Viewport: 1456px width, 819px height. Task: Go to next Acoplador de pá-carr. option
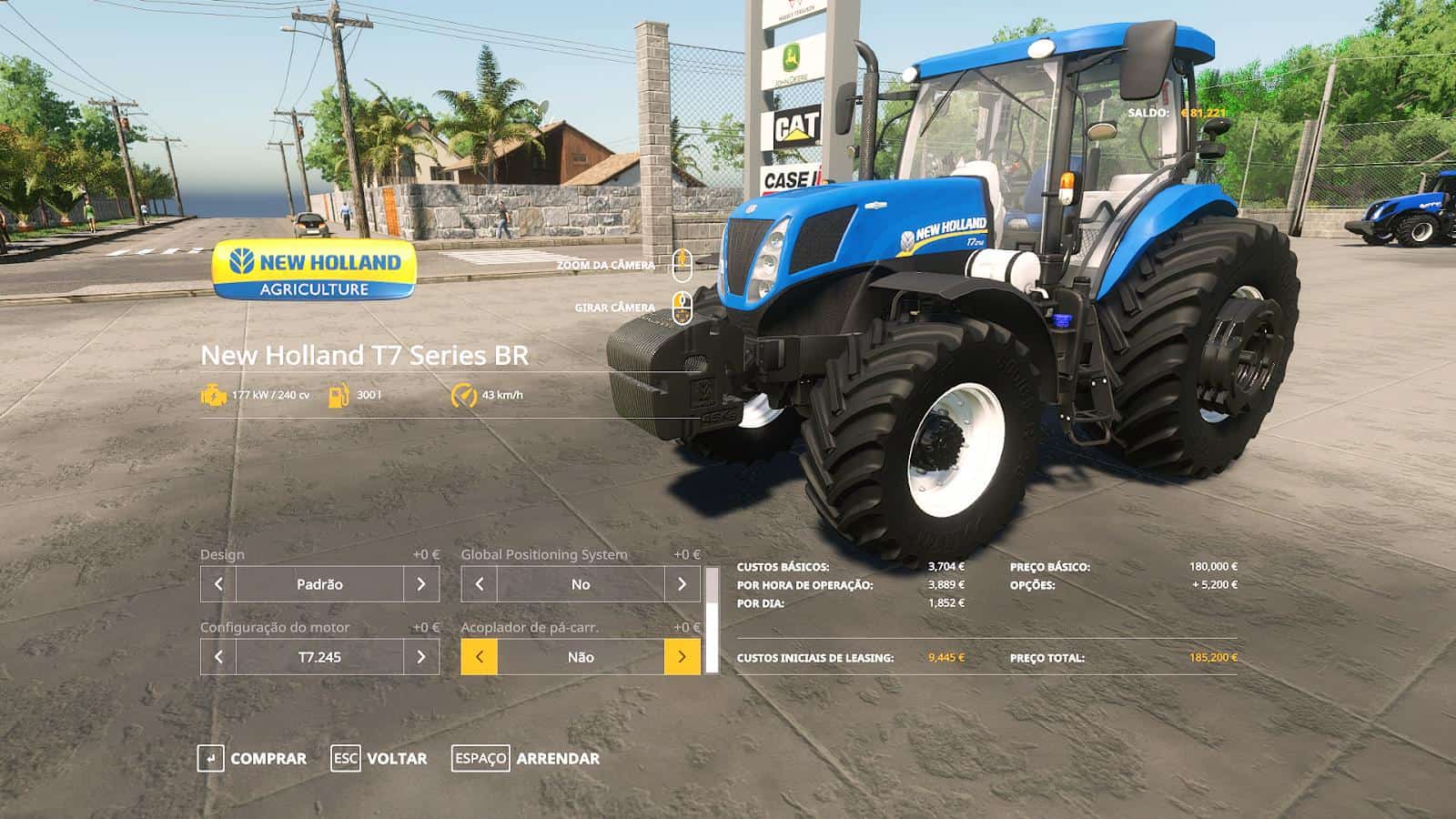coord(682,657)
